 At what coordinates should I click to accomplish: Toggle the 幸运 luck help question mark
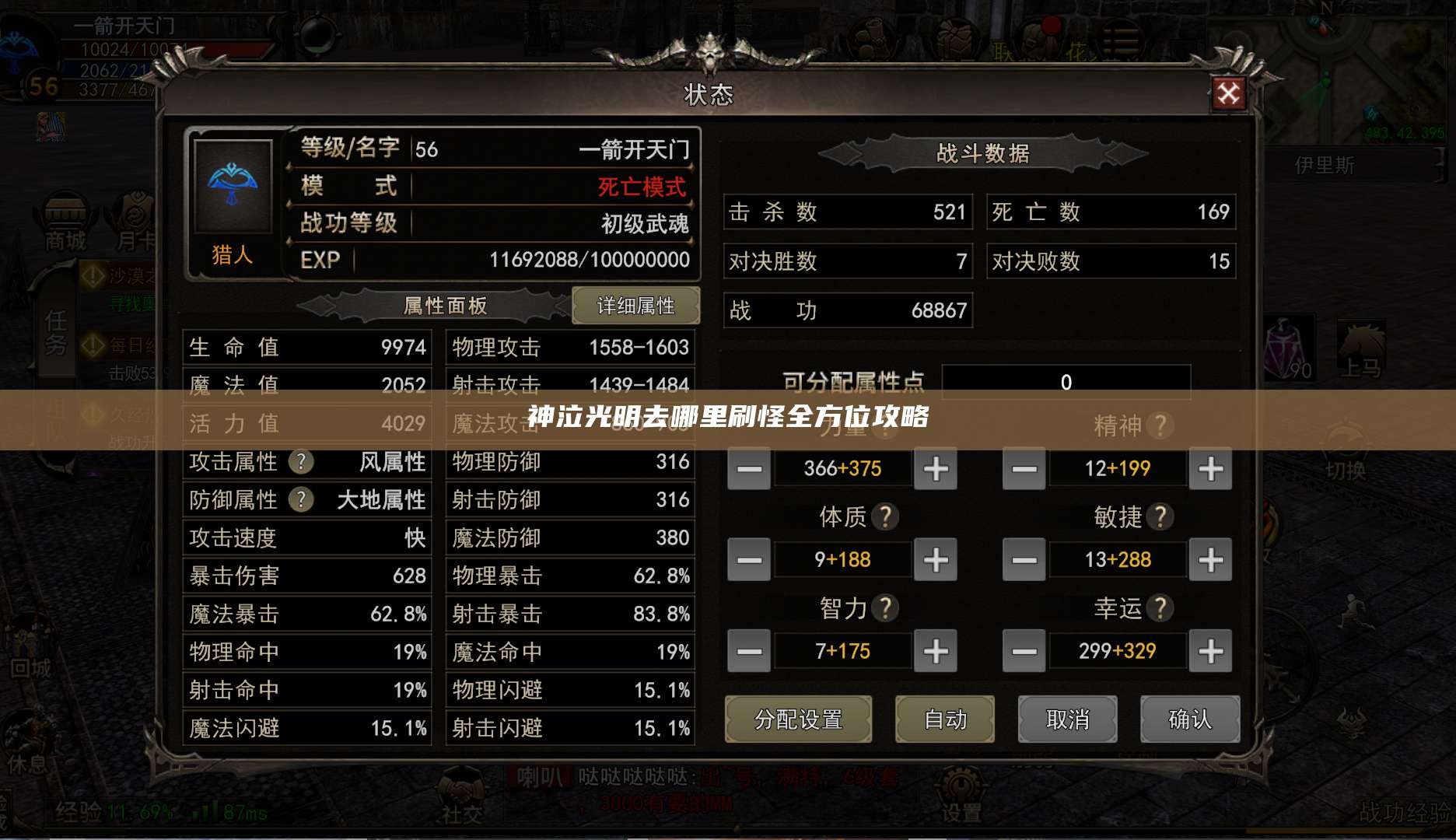point(1162,608)
